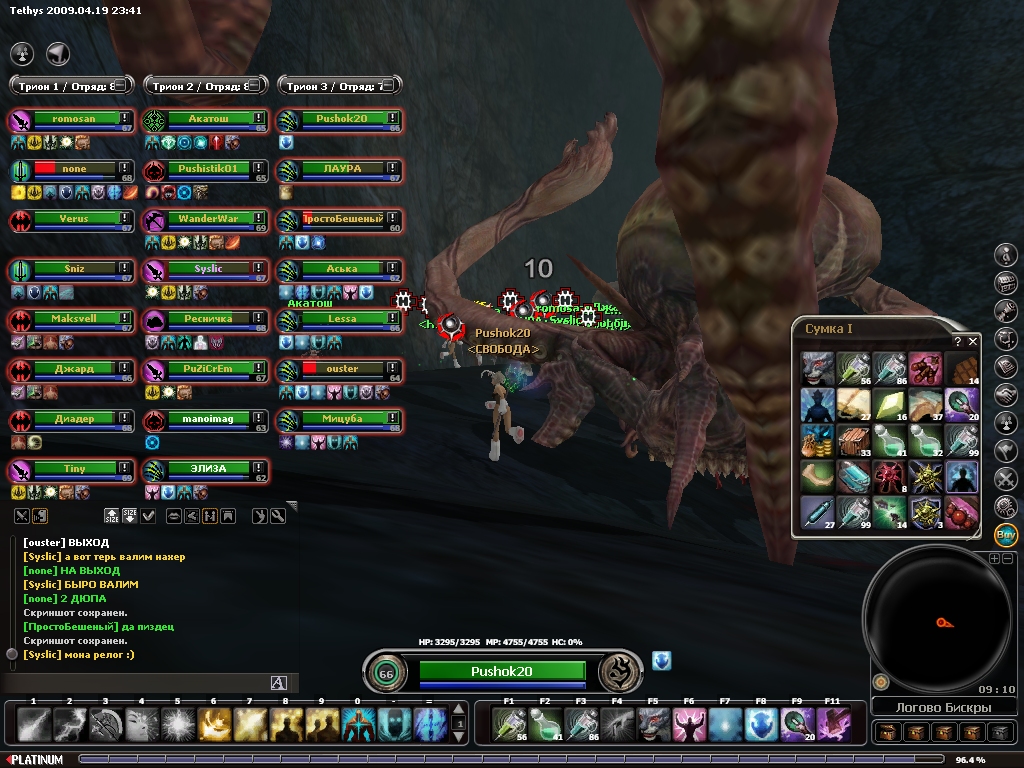Open the crossed swords menu button
The image size is (1024, 768).
coord(1006,477)
